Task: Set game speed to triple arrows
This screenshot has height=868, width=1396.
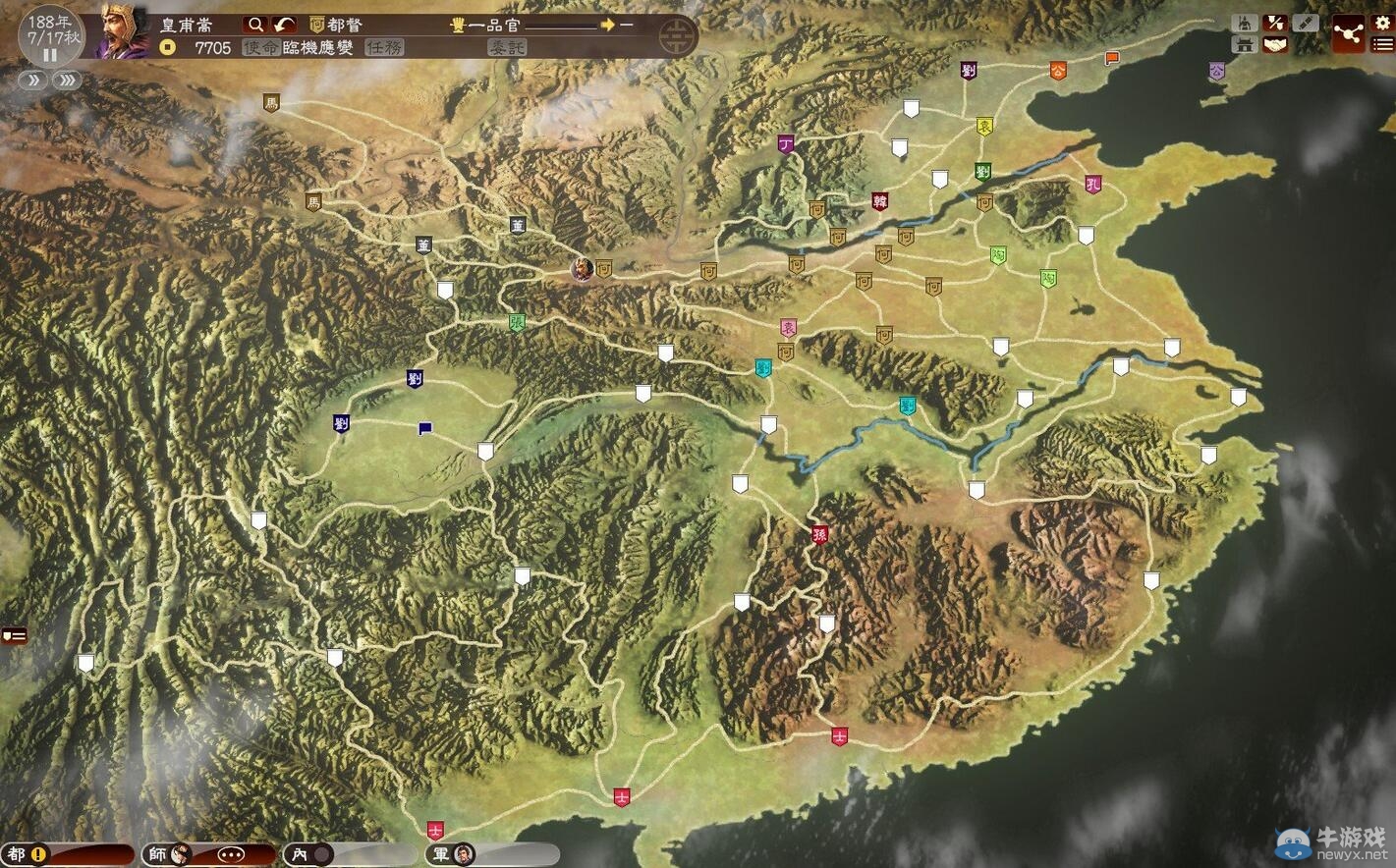Action: (67, 81)
